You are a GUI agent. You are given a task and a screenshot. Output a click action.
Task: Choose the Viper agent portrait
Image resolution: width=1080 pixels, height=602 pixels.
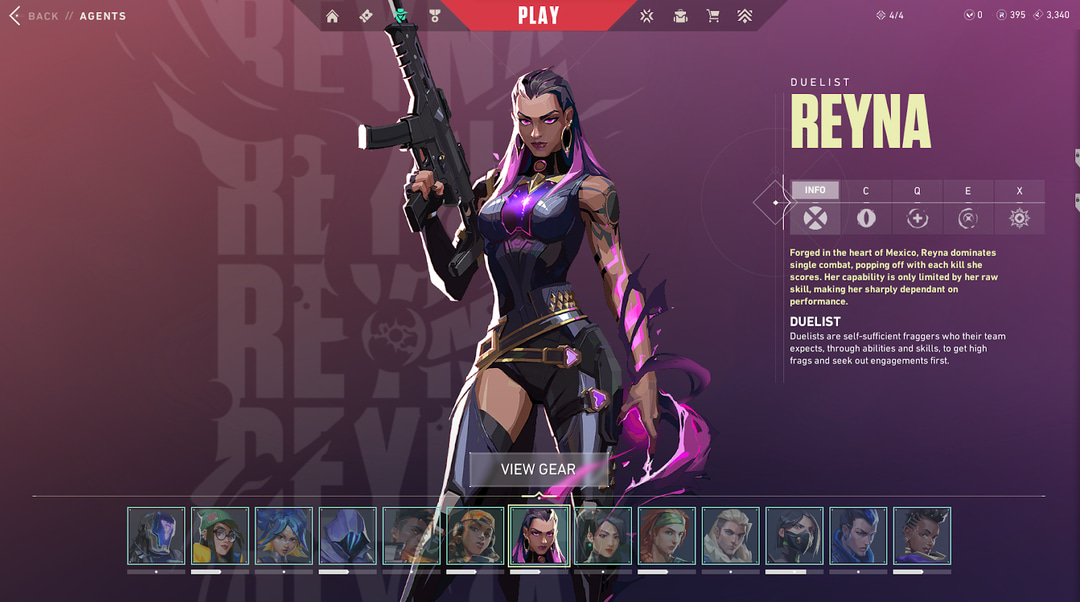click(x=794, y=536)
